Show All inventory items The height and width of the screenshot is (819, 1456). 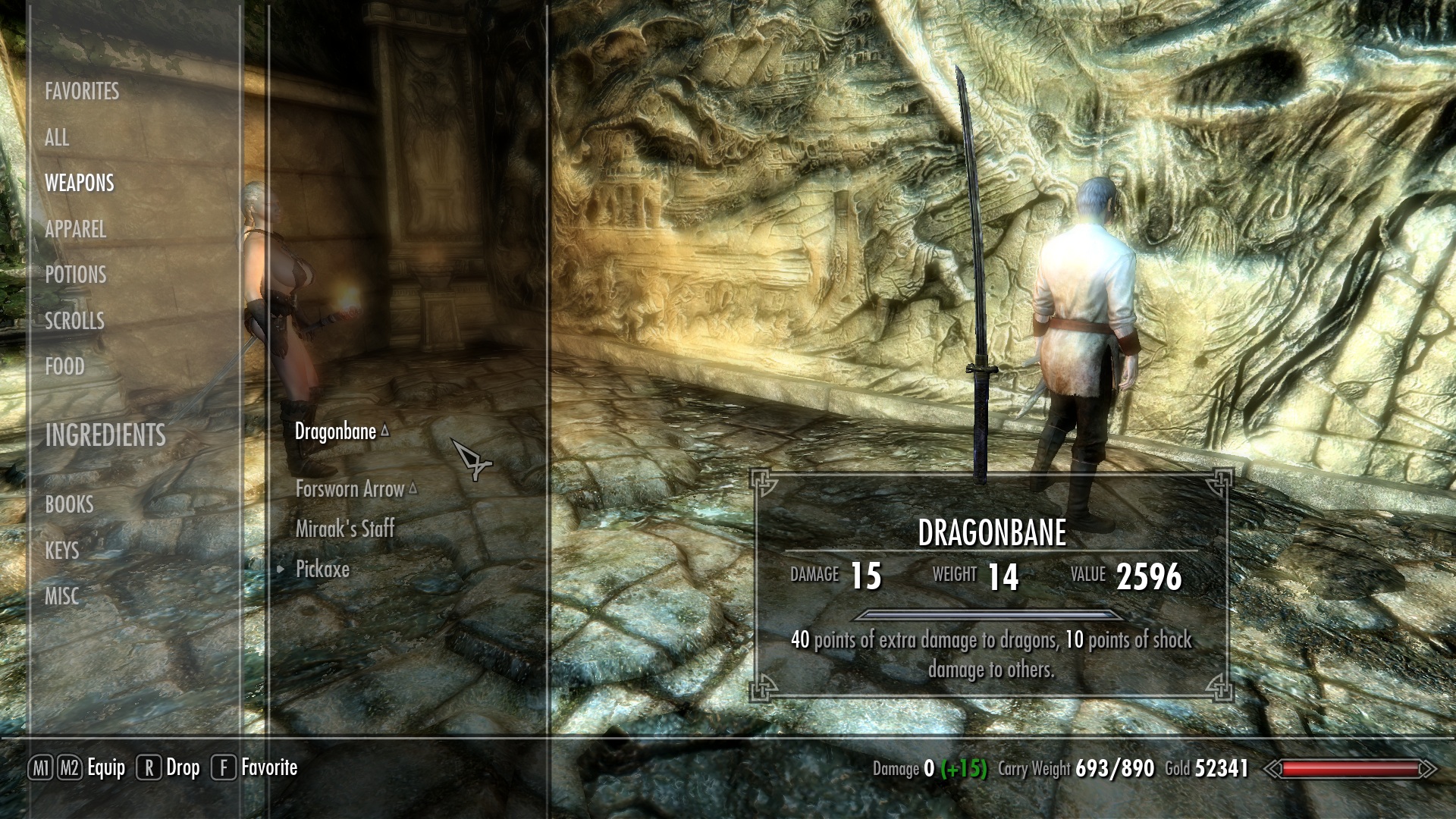coord(57,138)
